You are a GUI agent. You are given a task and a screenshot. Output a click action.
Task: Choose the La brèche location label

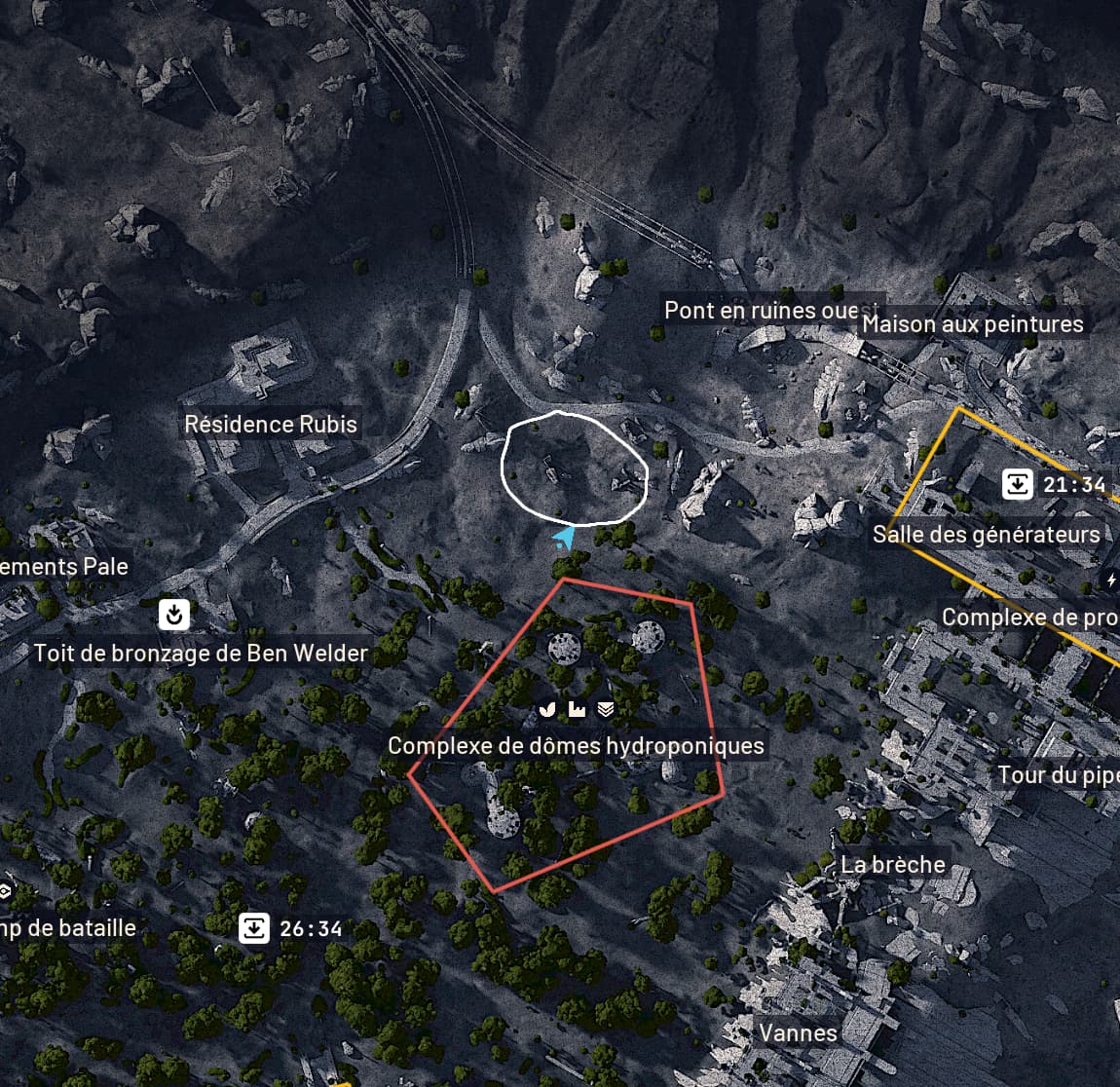[x=893, y=865]
